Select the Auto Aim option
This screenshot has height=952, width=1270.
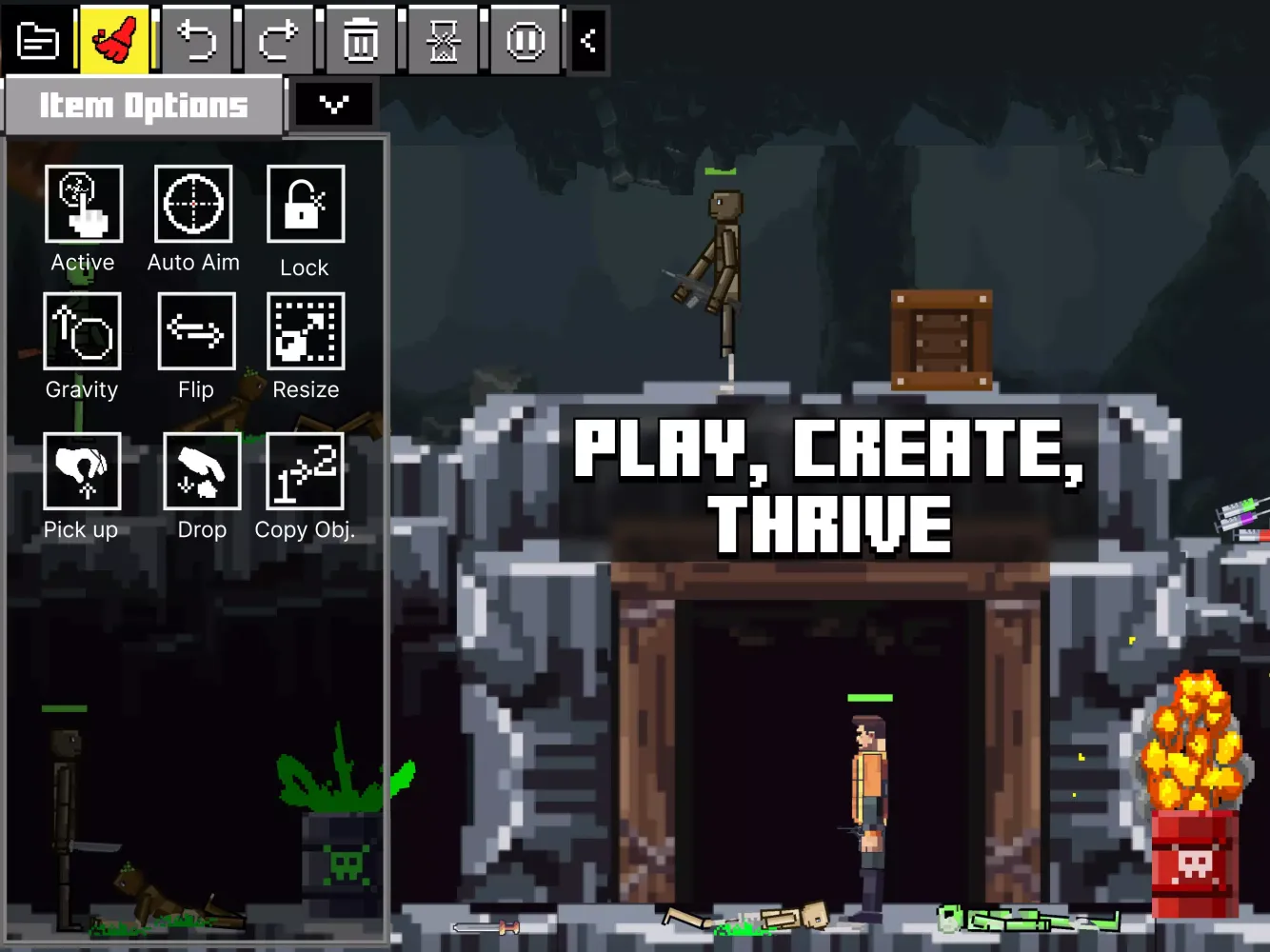pyautogui.click(x=193, y=204)
